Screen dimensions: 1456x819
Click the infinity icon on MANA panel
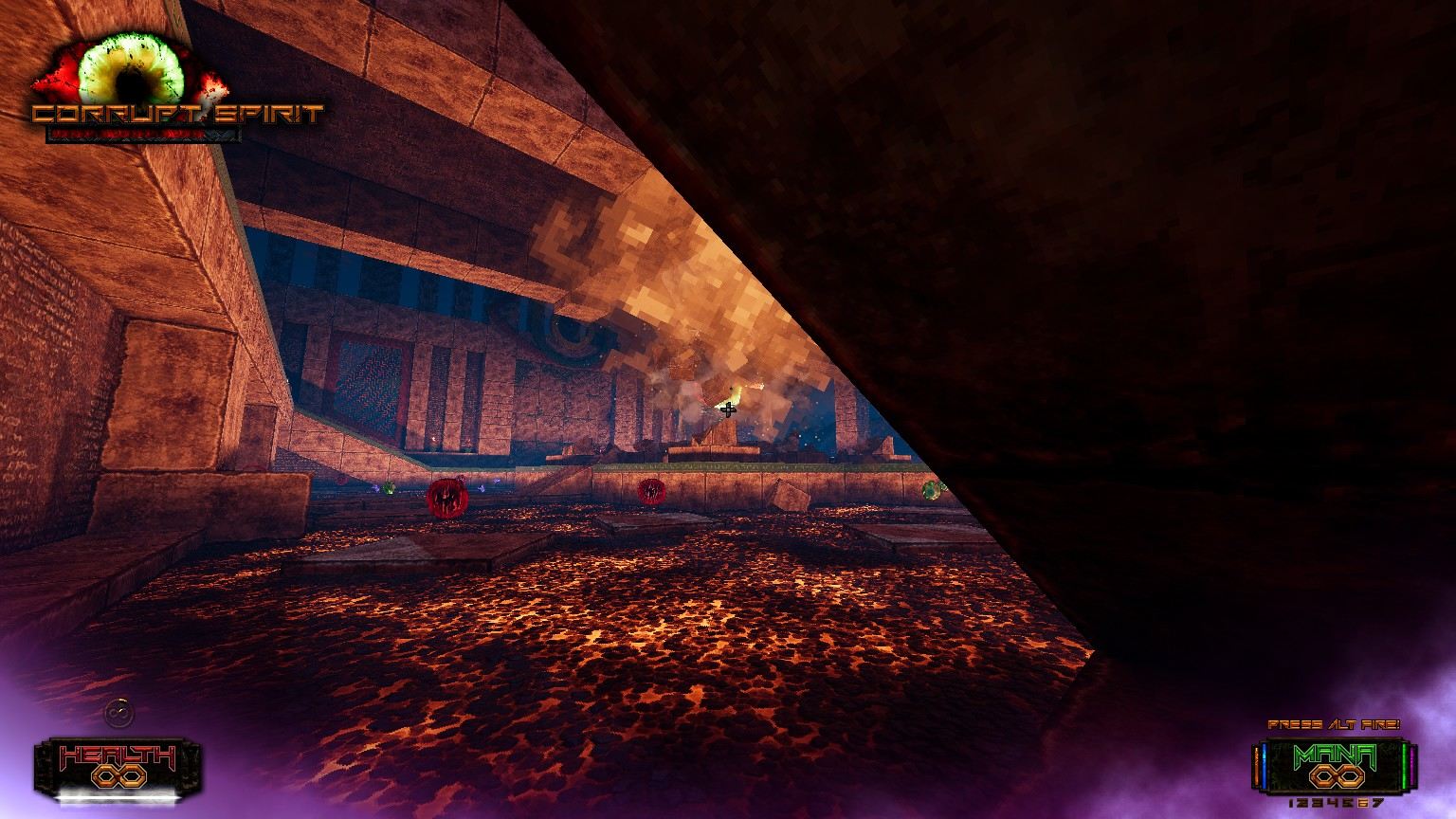click(x=1337, y=775)
